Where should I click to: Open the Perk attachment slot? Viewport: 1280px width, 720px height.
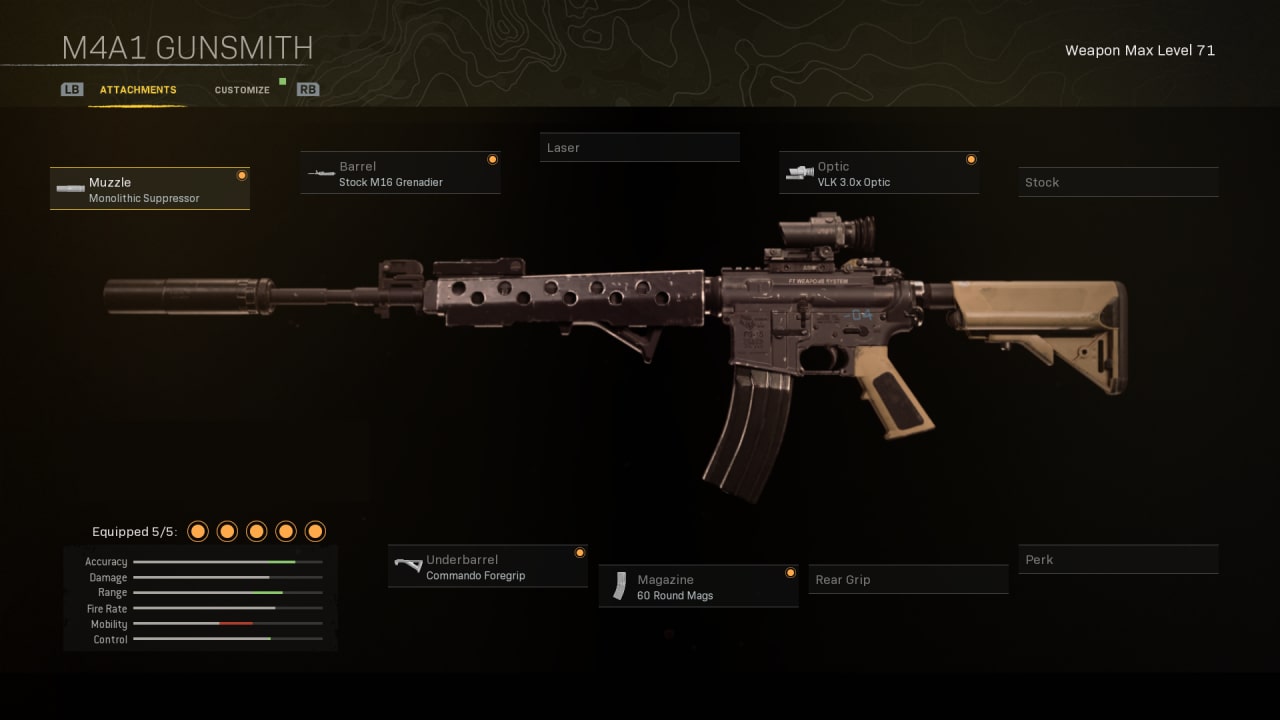1118,559
